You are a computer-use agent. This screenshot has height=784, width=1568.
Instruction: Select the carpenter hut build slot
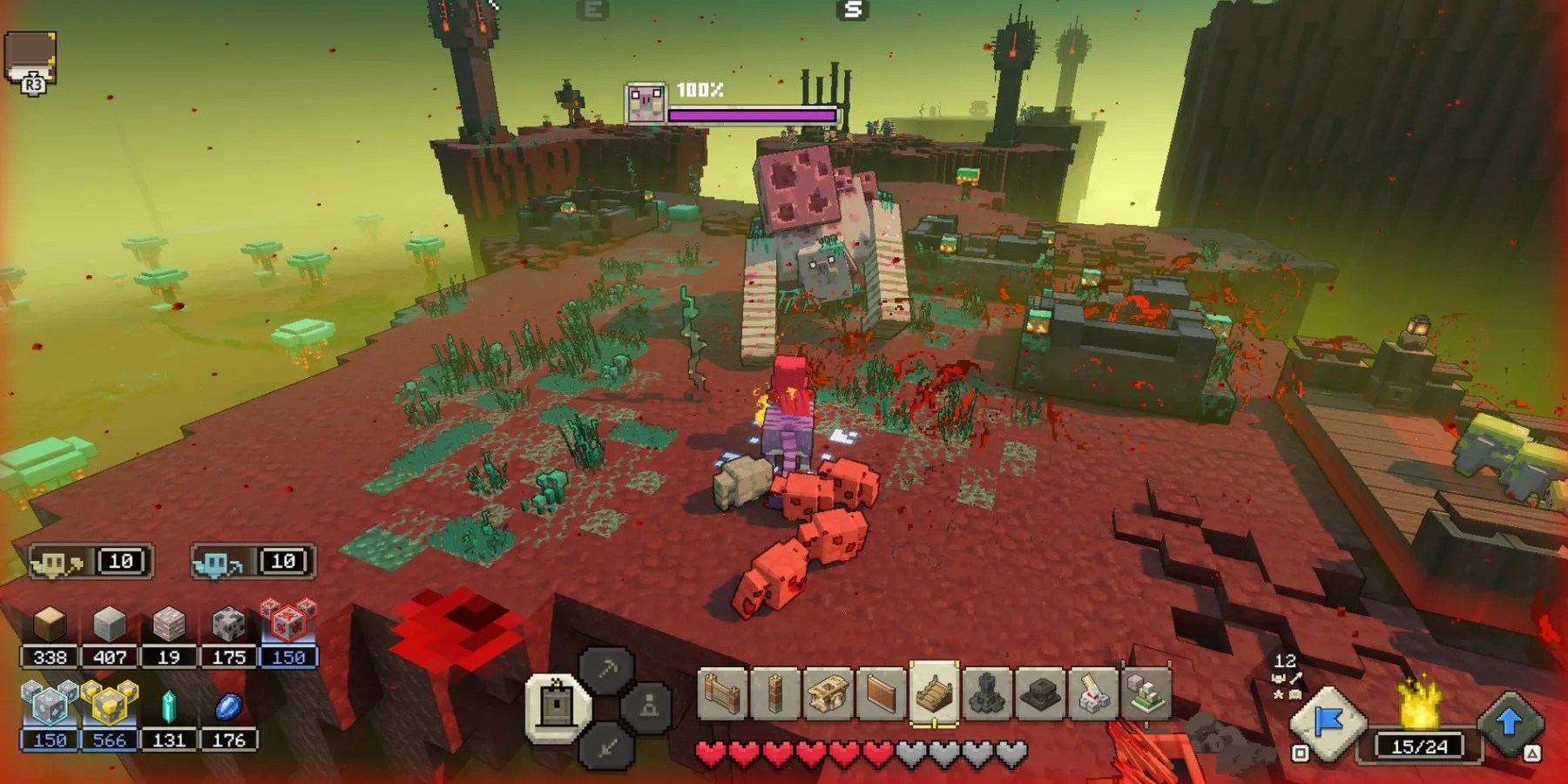(828, 694)
